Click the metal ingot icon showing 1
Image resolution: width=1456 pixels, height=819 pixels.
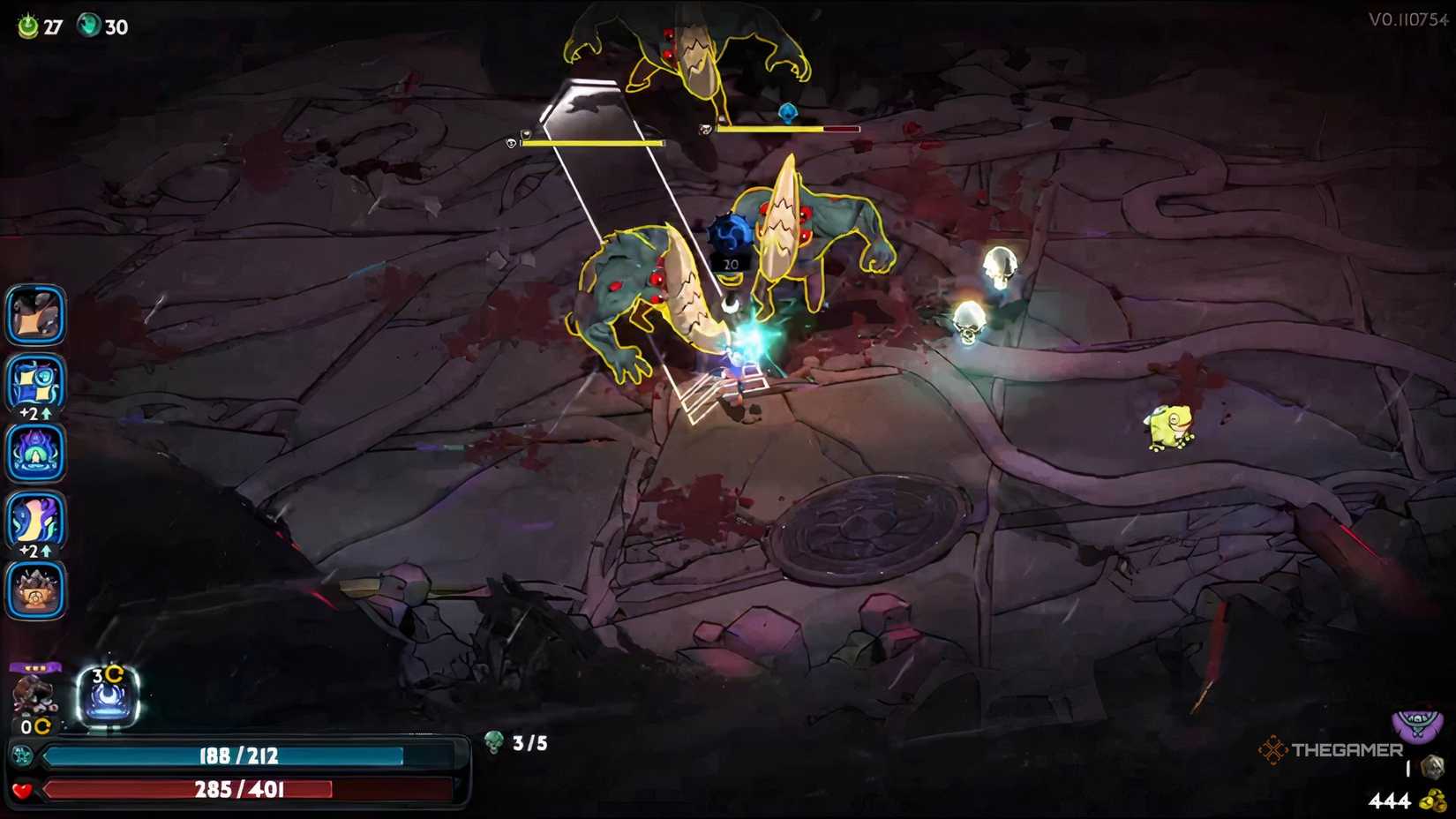1431,764
